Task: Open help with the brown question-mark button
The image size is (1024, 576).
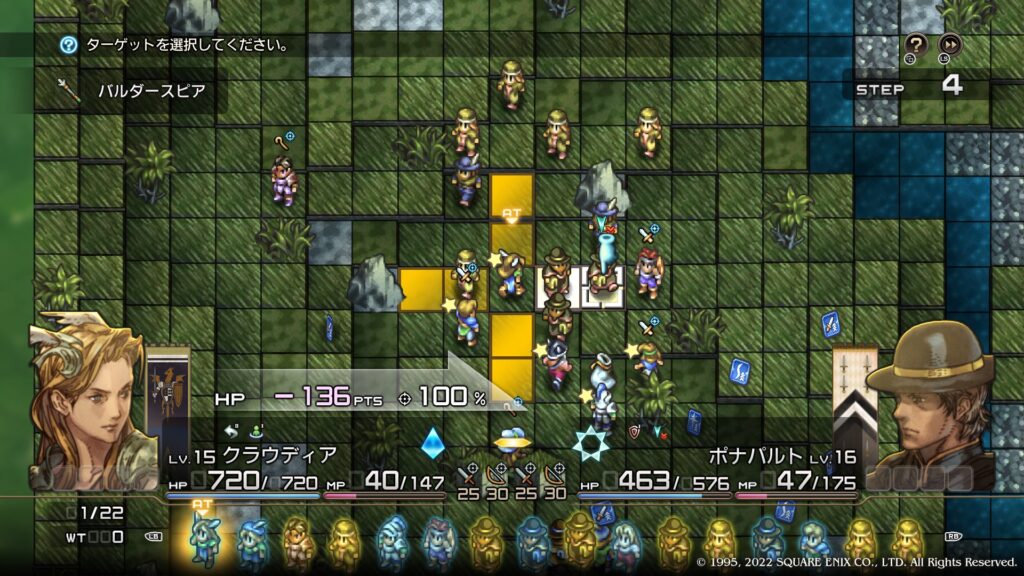Action: [916, 44]
